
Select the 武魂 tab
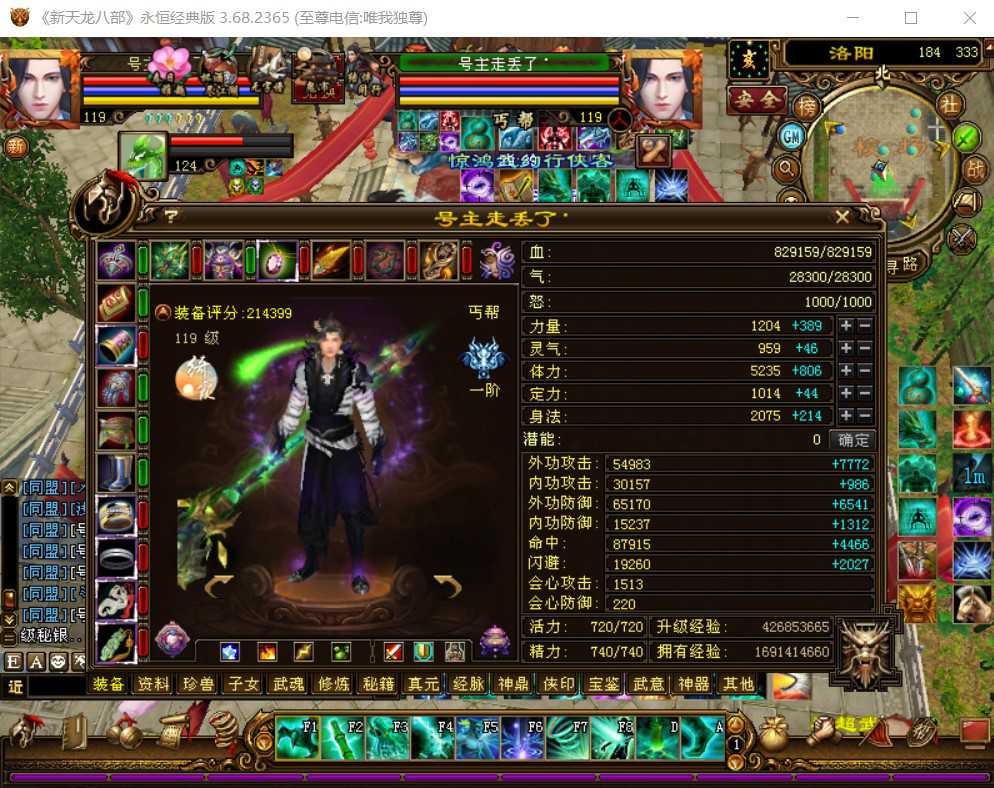pyautogui.click(x=289, y=684)
